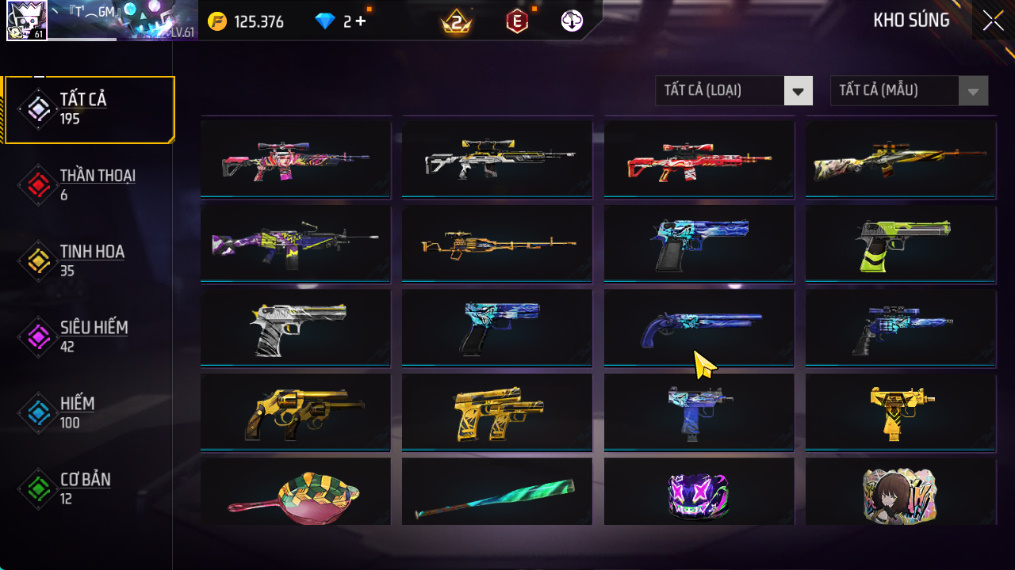This screenshot has height=570, width=1015.
Task: Pick the gold revolver skin
Action: pos(295,411)
